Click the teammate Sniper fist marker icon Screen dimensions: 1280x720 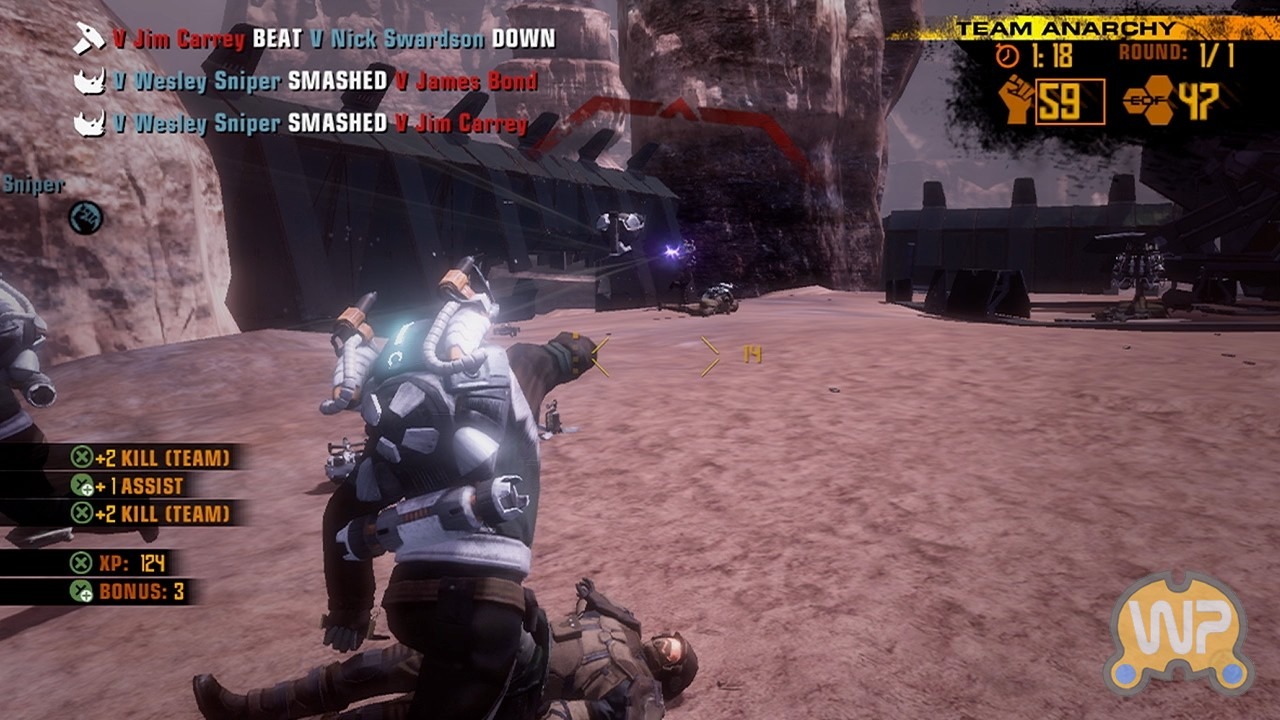(85, 217)
